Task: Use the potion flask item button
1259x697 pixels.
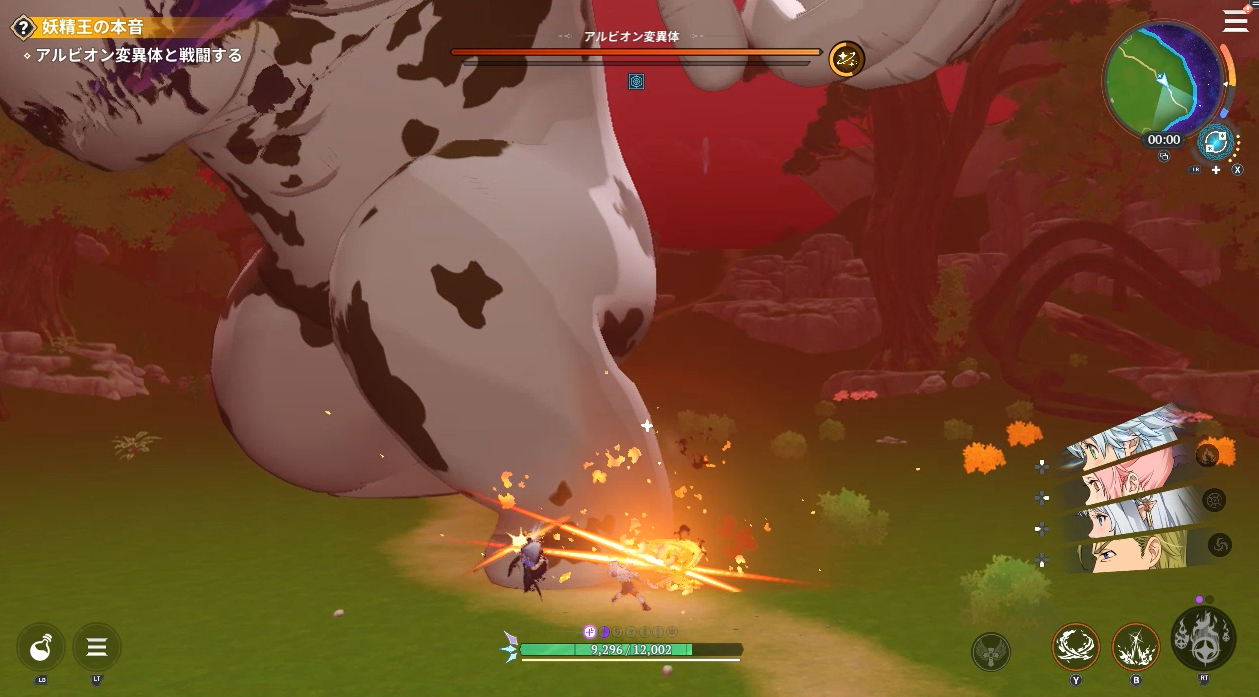Action: click(42, 647)
